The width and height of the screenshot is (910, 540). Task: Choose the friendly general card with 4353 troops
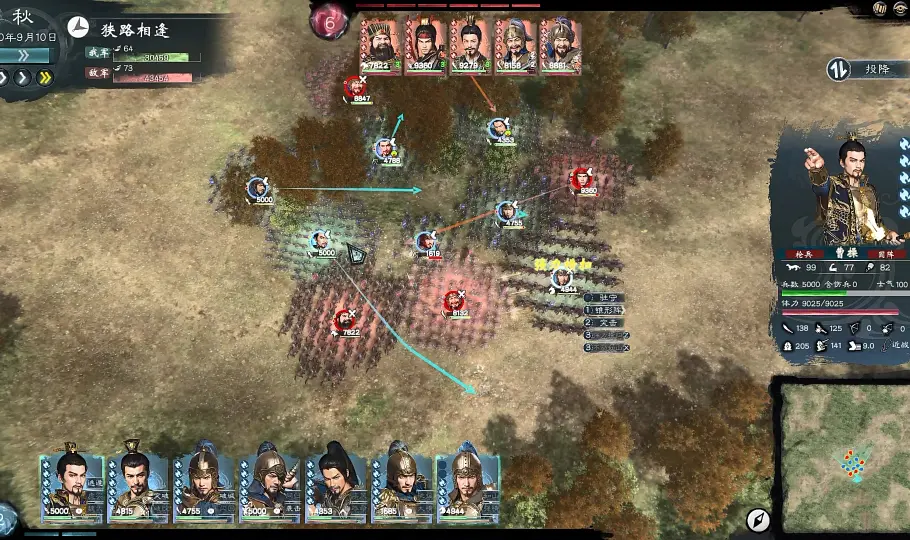[x=336, y=487]
